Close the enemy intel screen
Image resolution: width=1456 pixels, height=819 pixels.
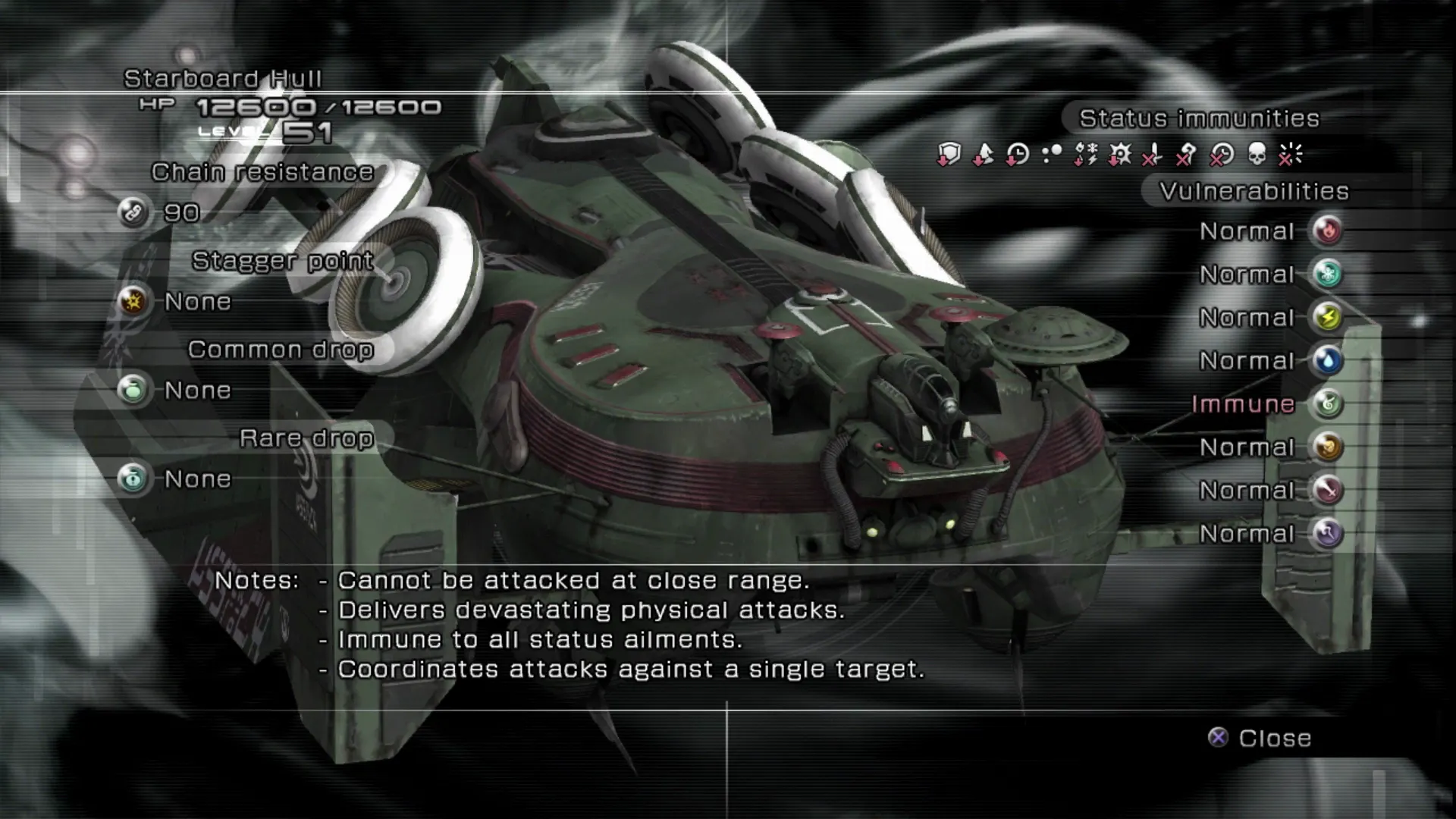coord(1260,738)
